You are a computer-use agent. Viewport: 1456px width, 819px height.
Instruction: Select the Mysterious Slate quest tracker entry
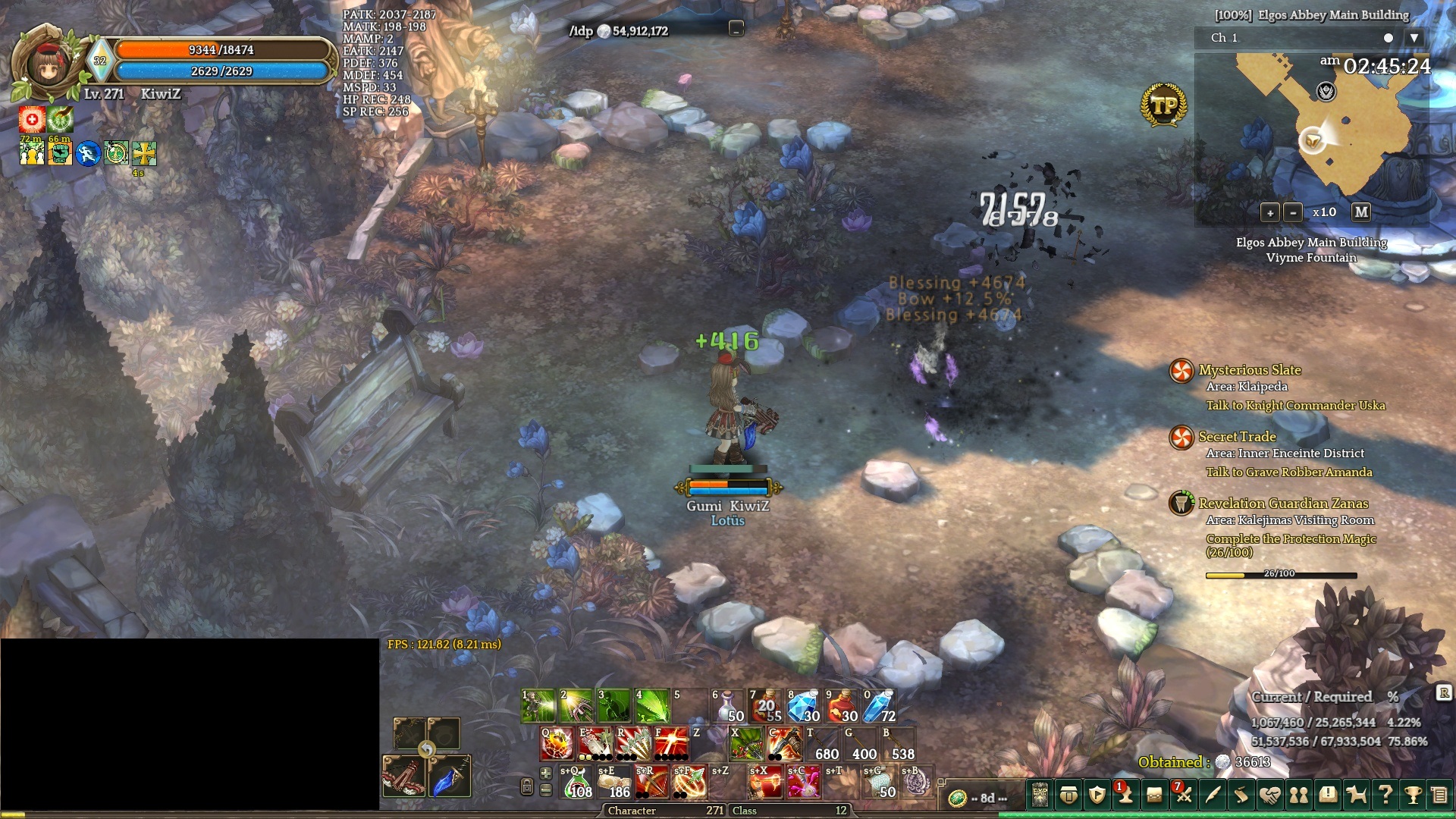(1249, 370)
